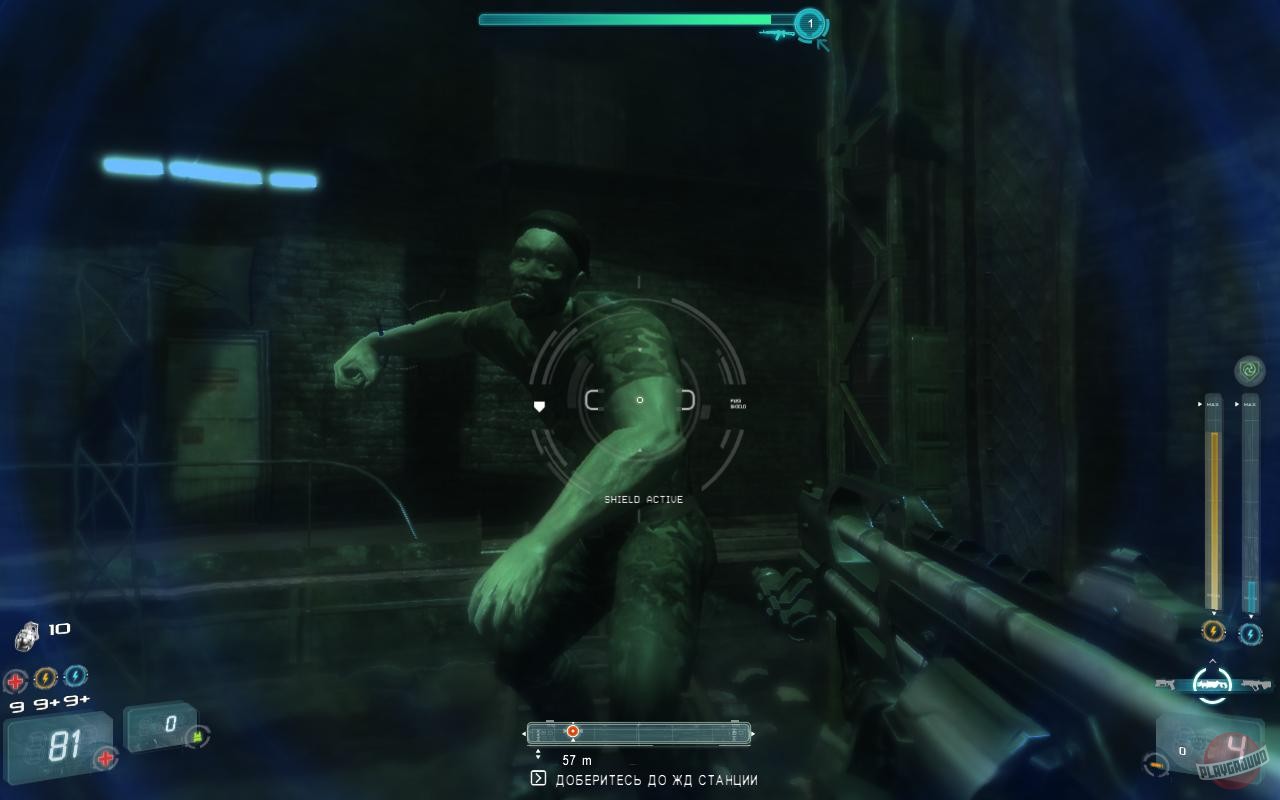Select the rifle icon in the weapon selector

[x=1258, y=685]
